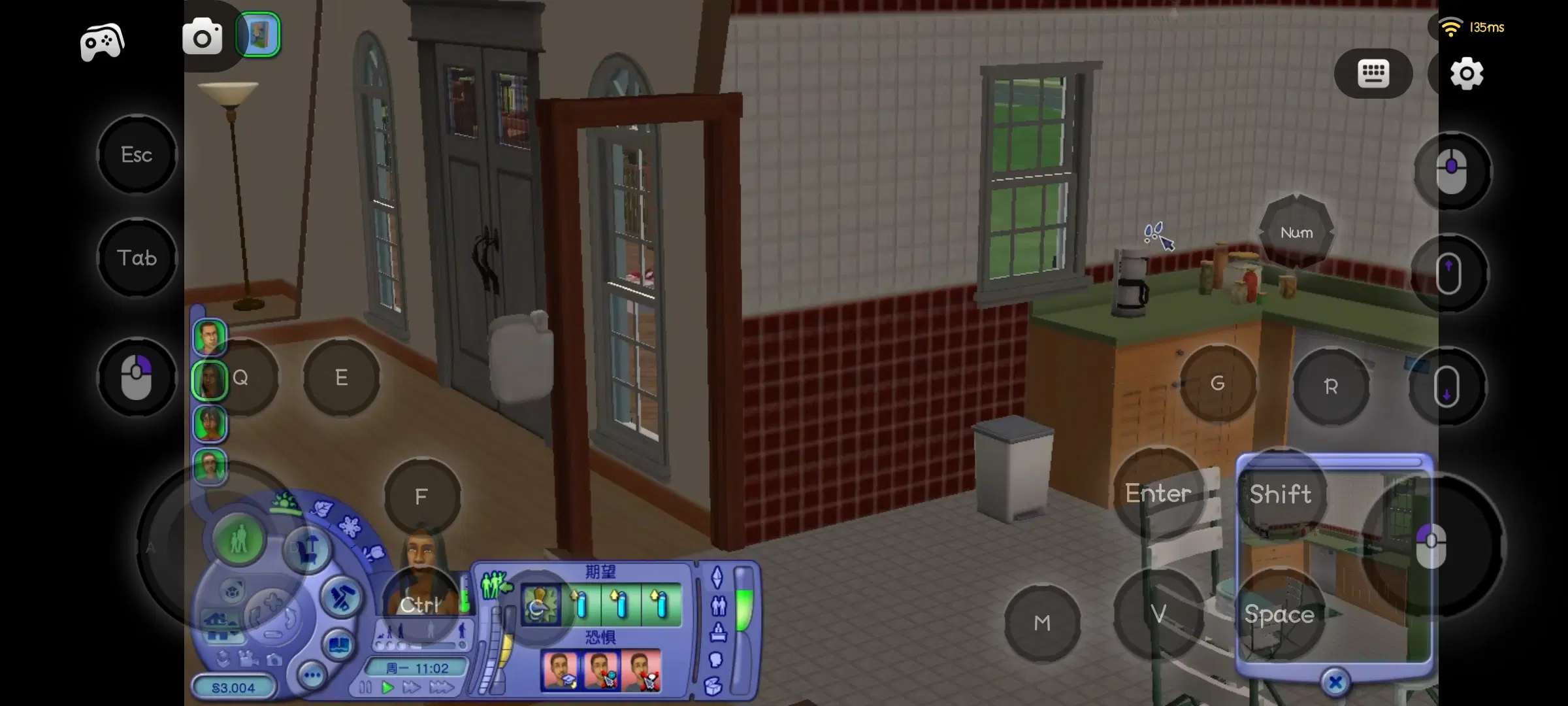Open the streaming settings gear menu
This screenshot has height=706, width=1568.
[x=1465, y=73]
